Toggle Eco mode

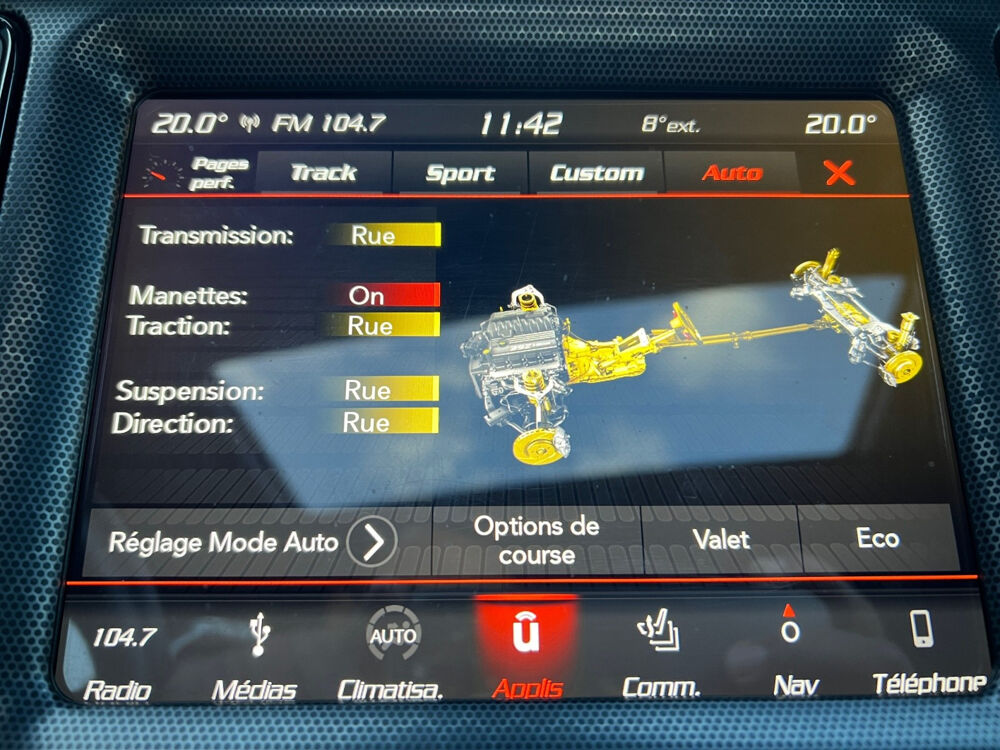tap(877, 539)
